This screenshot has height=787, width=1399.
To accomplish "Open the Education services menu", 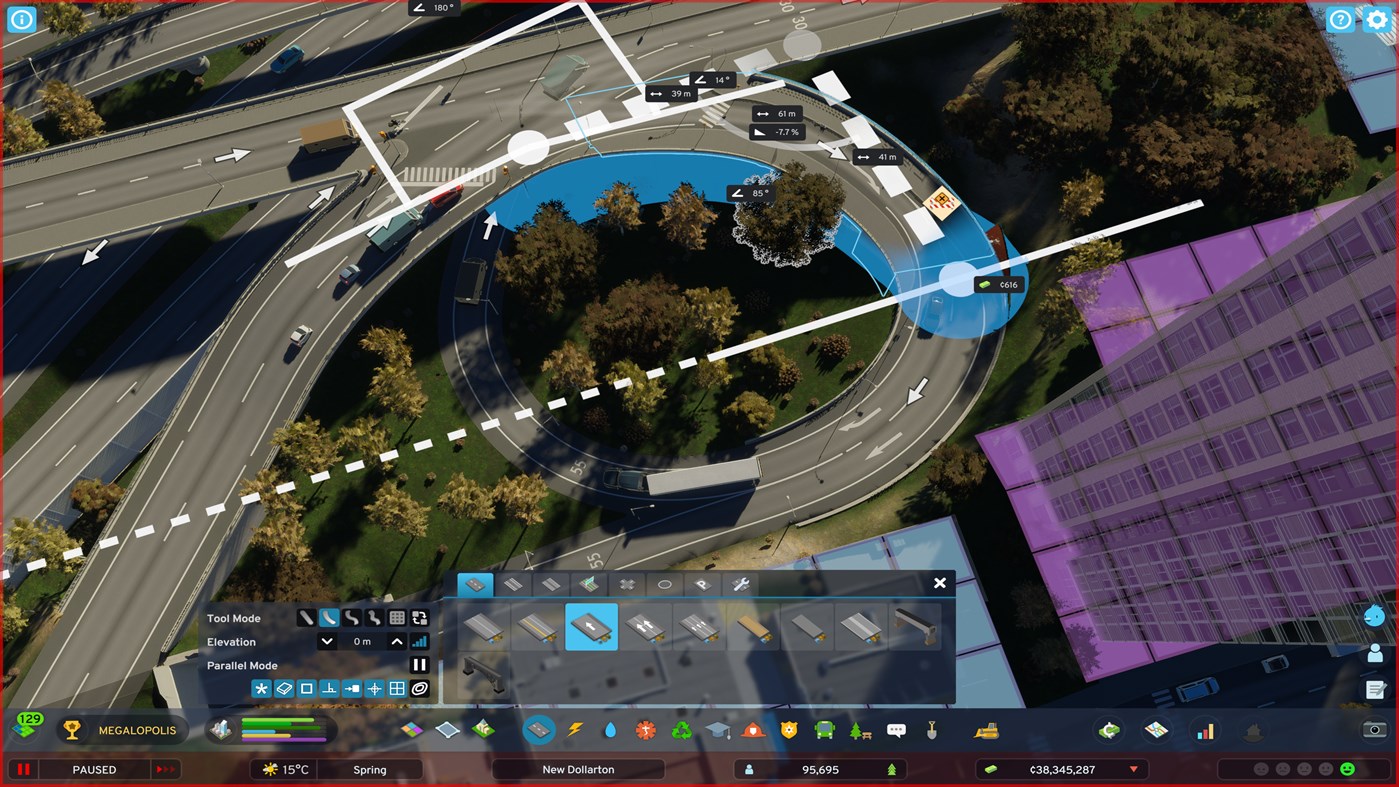I will 718,729.
